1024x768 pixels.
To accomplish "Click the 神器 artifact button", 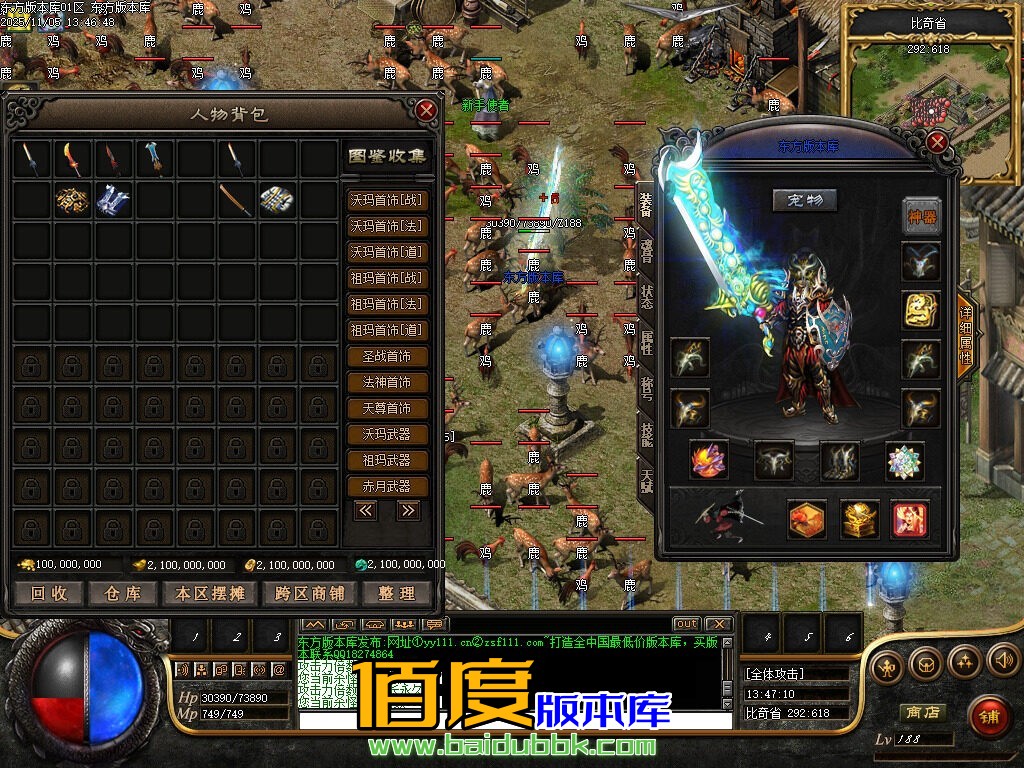I will point(921,216).
